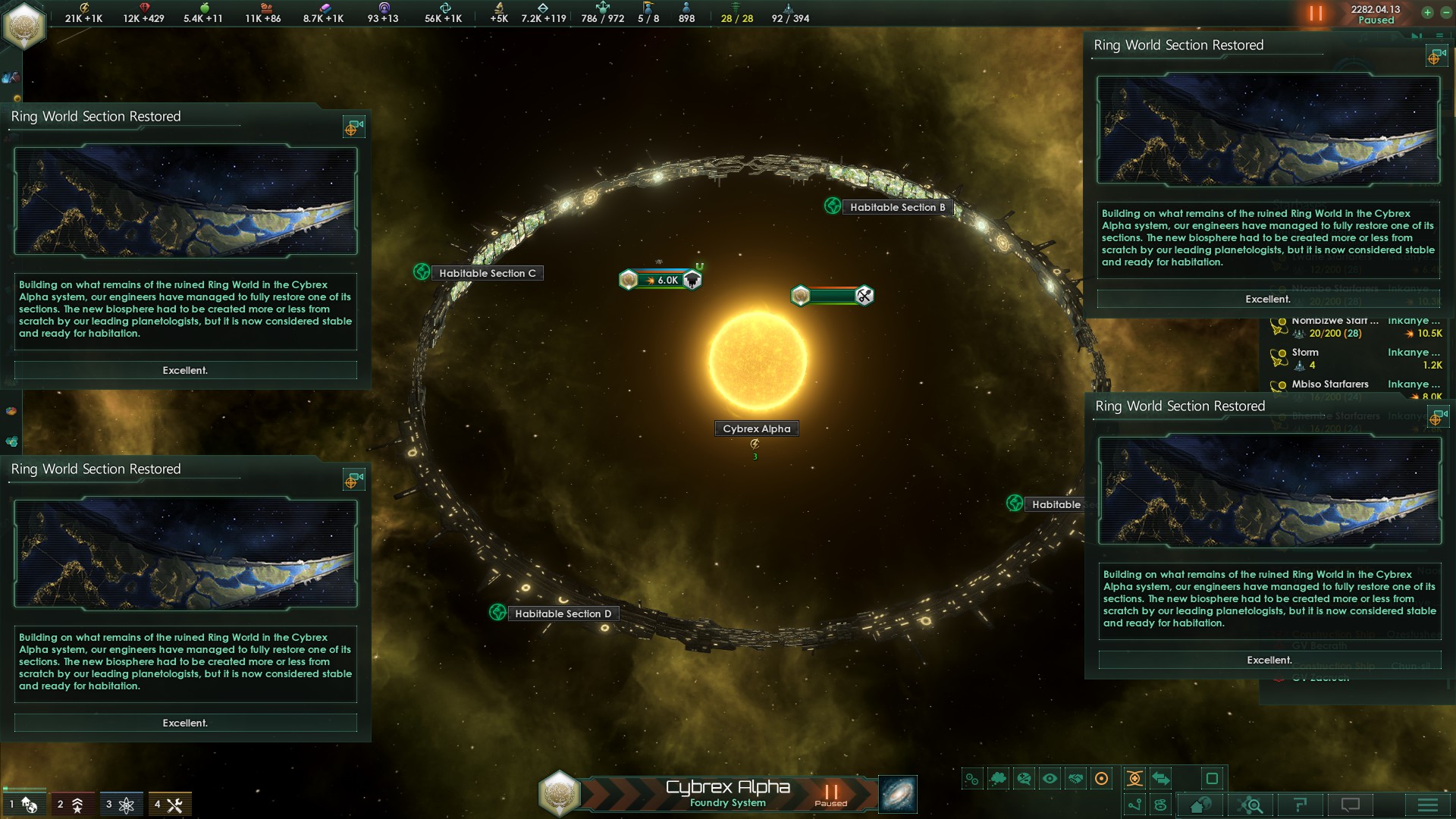The width and height of the screenshot is (1456, 819).
Task: Open the chat speech bubble button
Action: pyautogui.click(x=1351, y=805)
